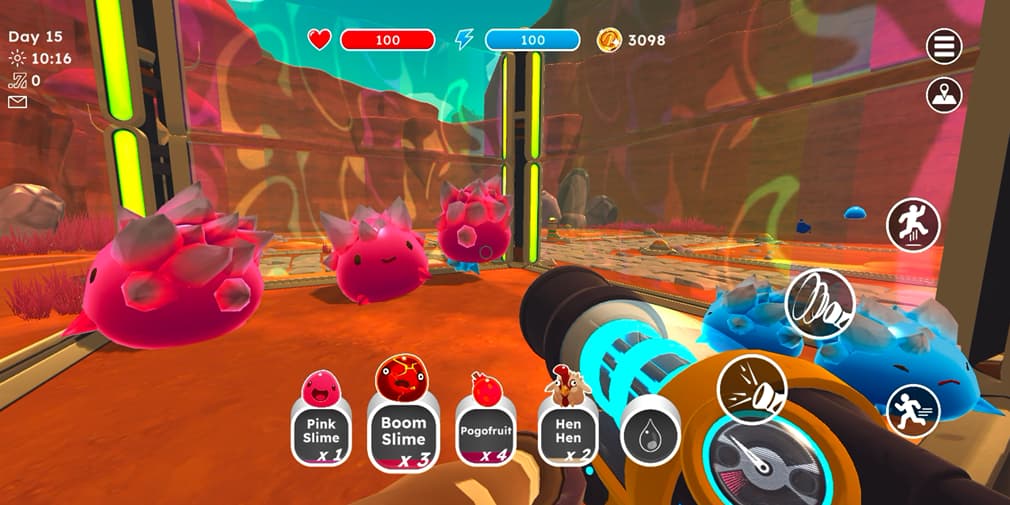Fire the vacpack shoot button
This screenshot has height=505, width=1010.
point(751,389)
